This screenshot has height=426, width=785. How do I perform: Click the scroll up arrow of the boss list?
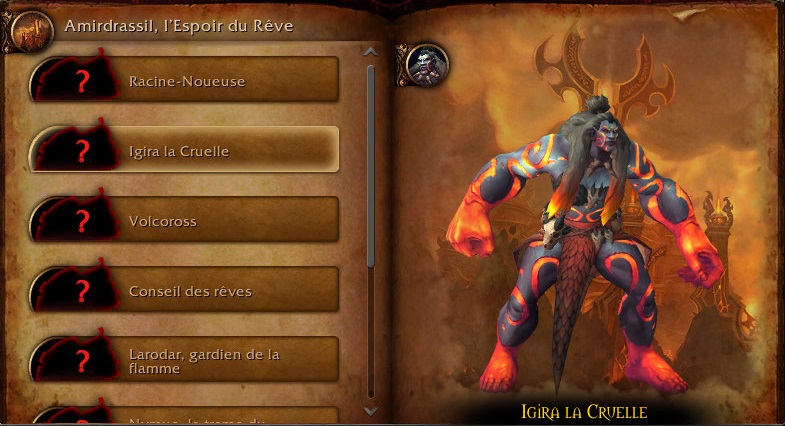(x=371, y=51)
